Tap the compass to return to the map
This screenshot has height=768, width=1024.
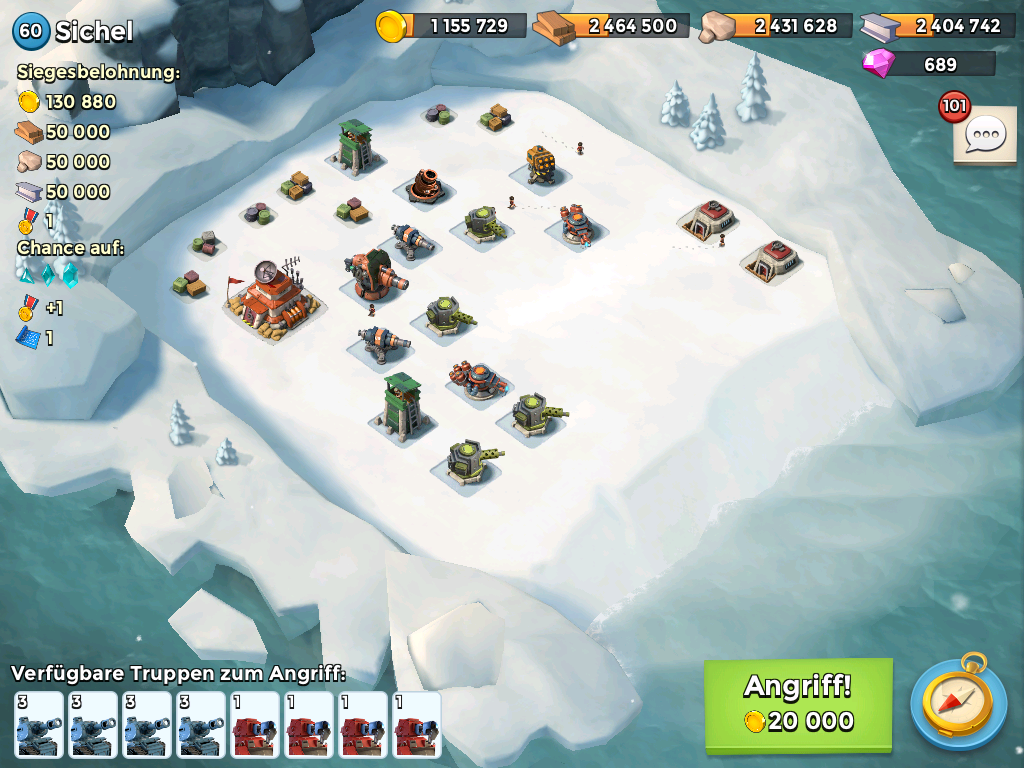958,703
